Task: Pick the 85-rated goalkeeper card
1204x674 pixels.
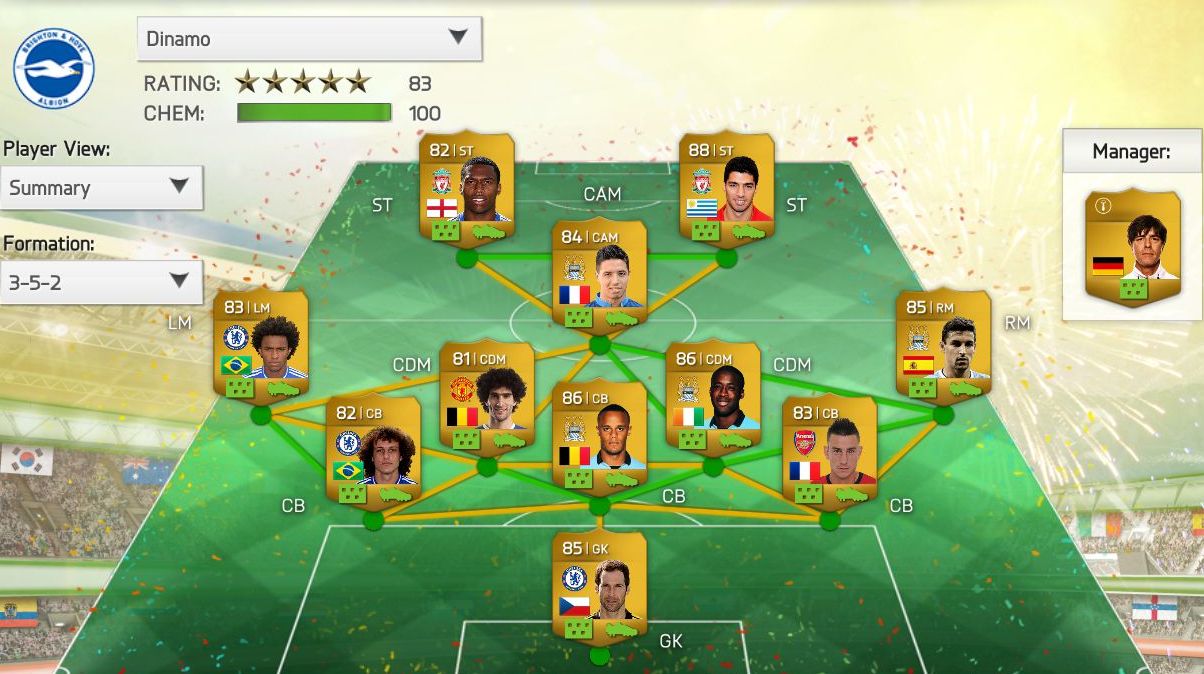Action: [x=599, y=588]
